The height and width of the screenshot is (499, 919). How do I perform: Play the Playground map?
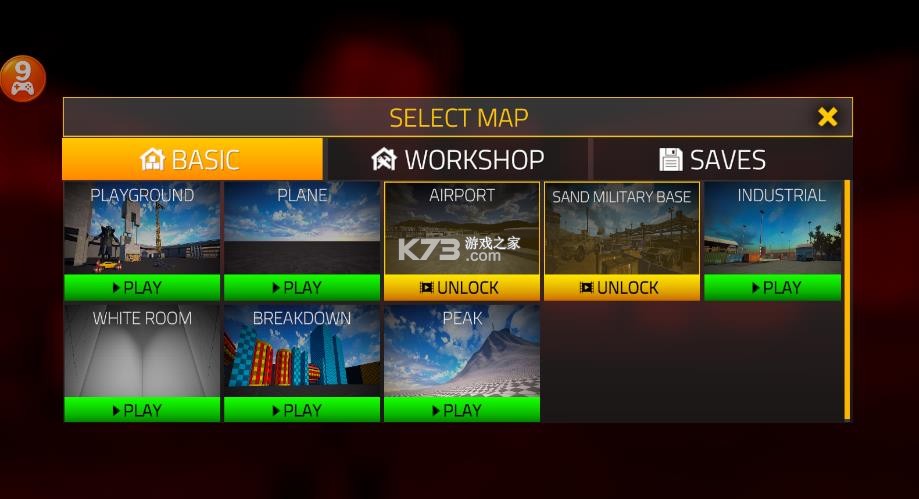(x=142, y=288)
